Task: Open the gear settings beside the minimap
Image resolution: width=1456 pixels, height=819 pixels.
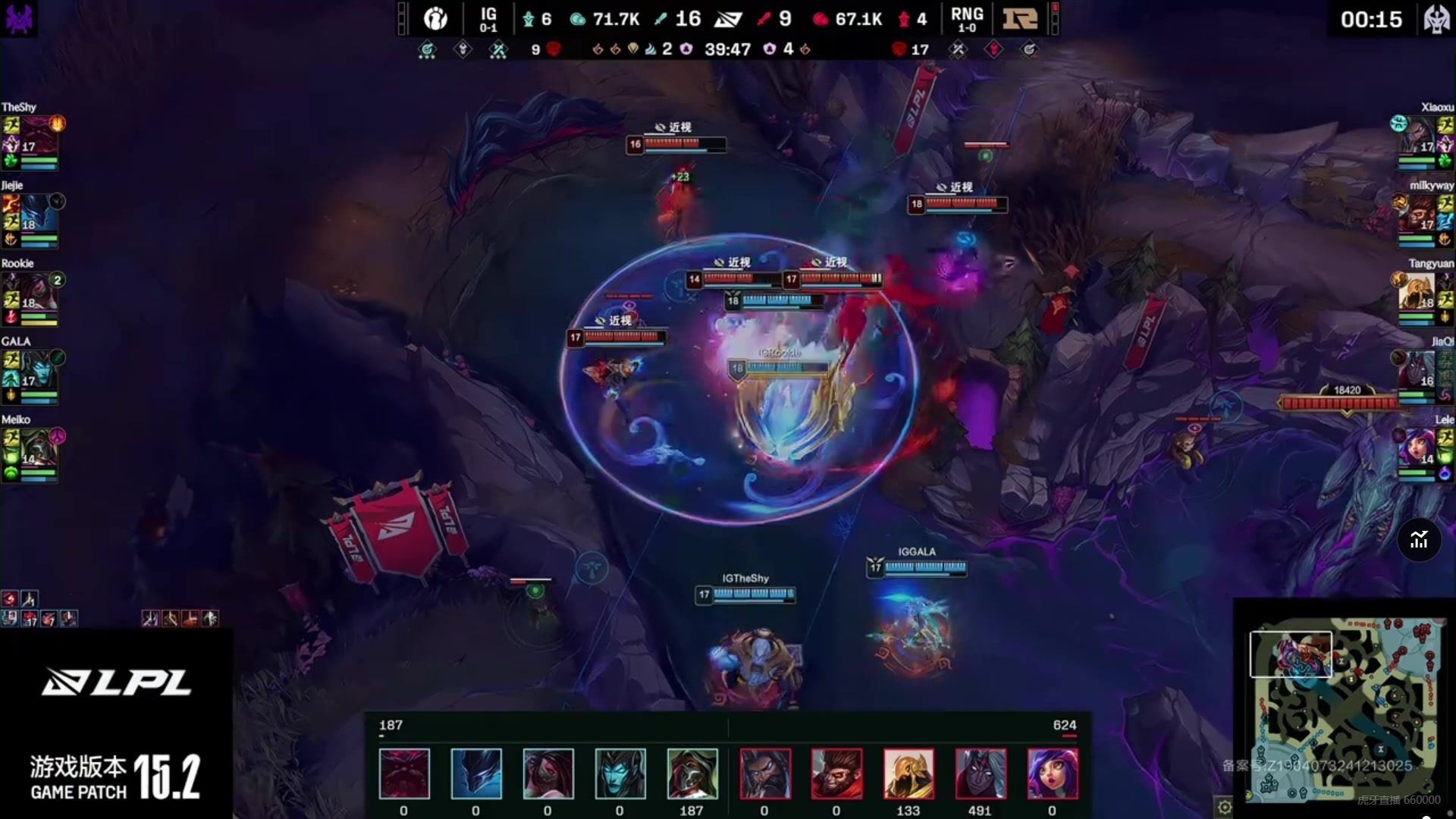Action: click(x=1224, y=807)
